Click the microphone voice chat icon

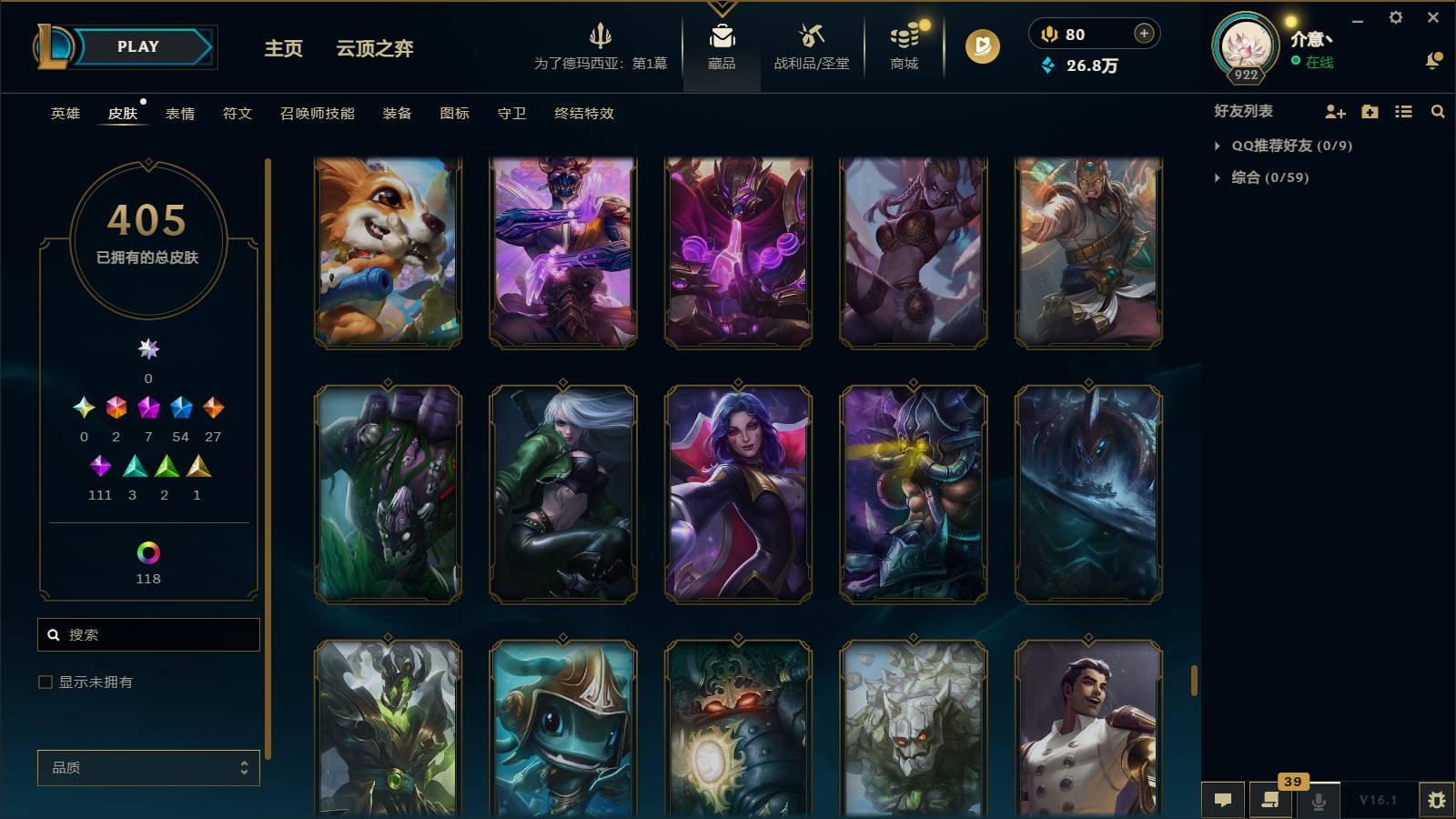pyautogui.click(x=1319, y=801)
